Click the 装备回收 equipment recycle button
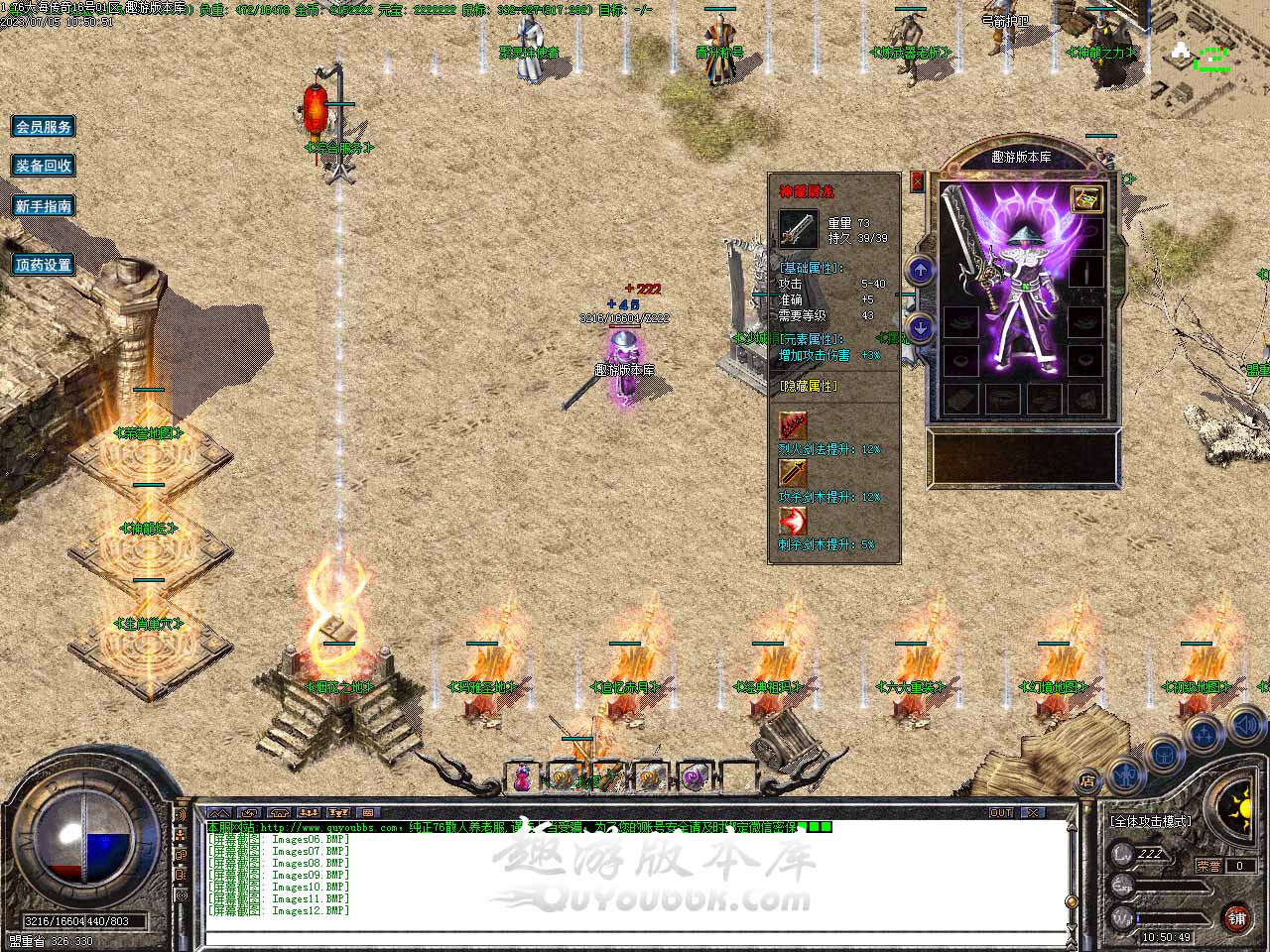 [x=44, y=166]
